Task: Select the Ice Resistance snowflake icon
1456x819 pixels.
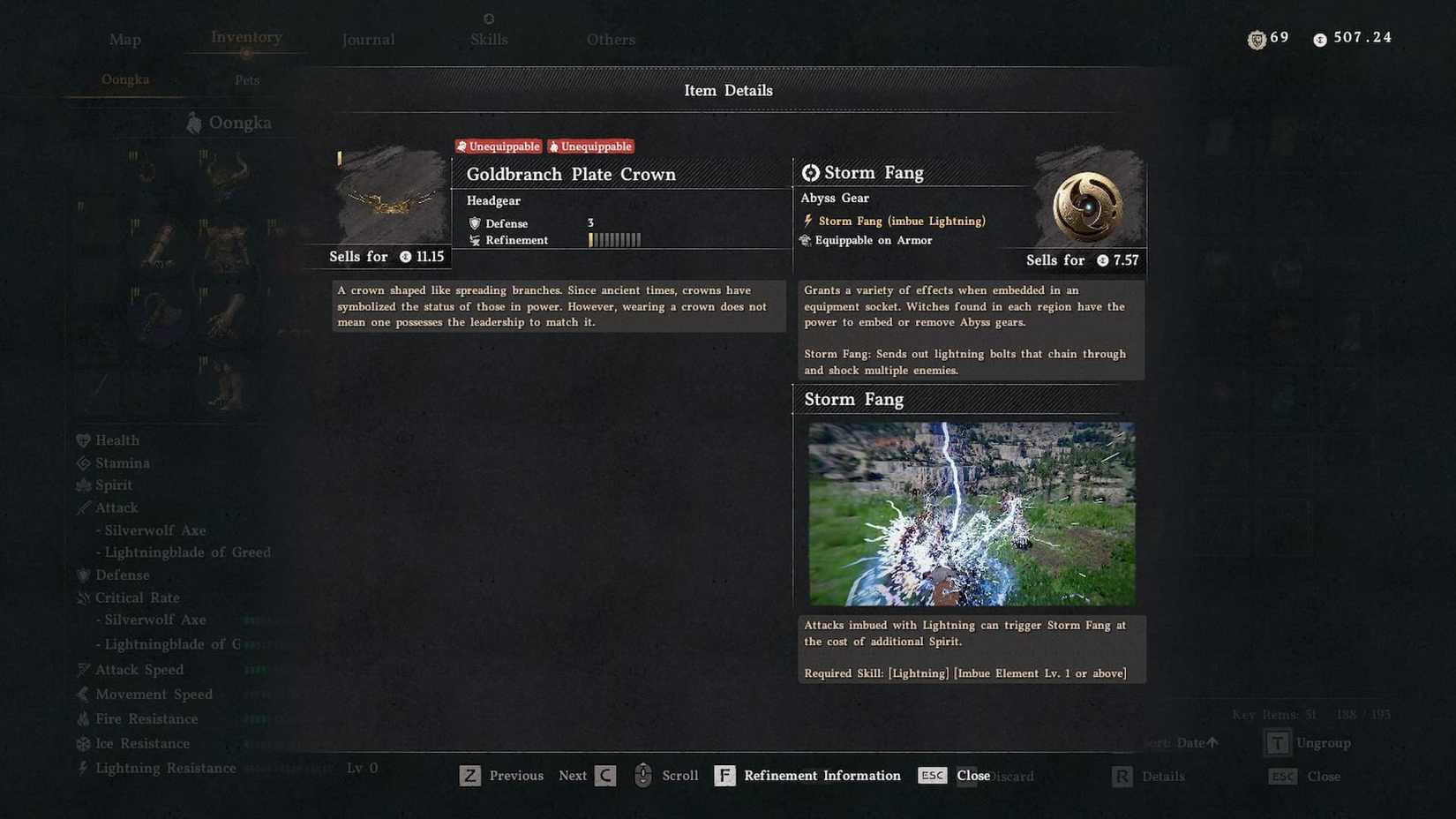Action: 83,743
